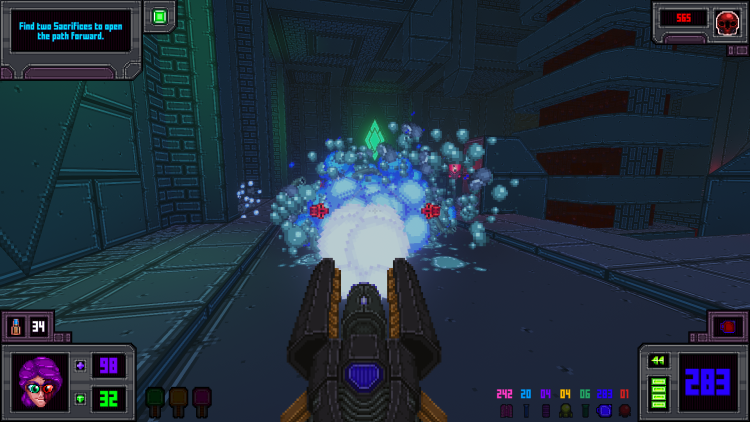Screen dimensions: 750x422
Task: Choose the pink ammo type with 242
Action: 506,410
